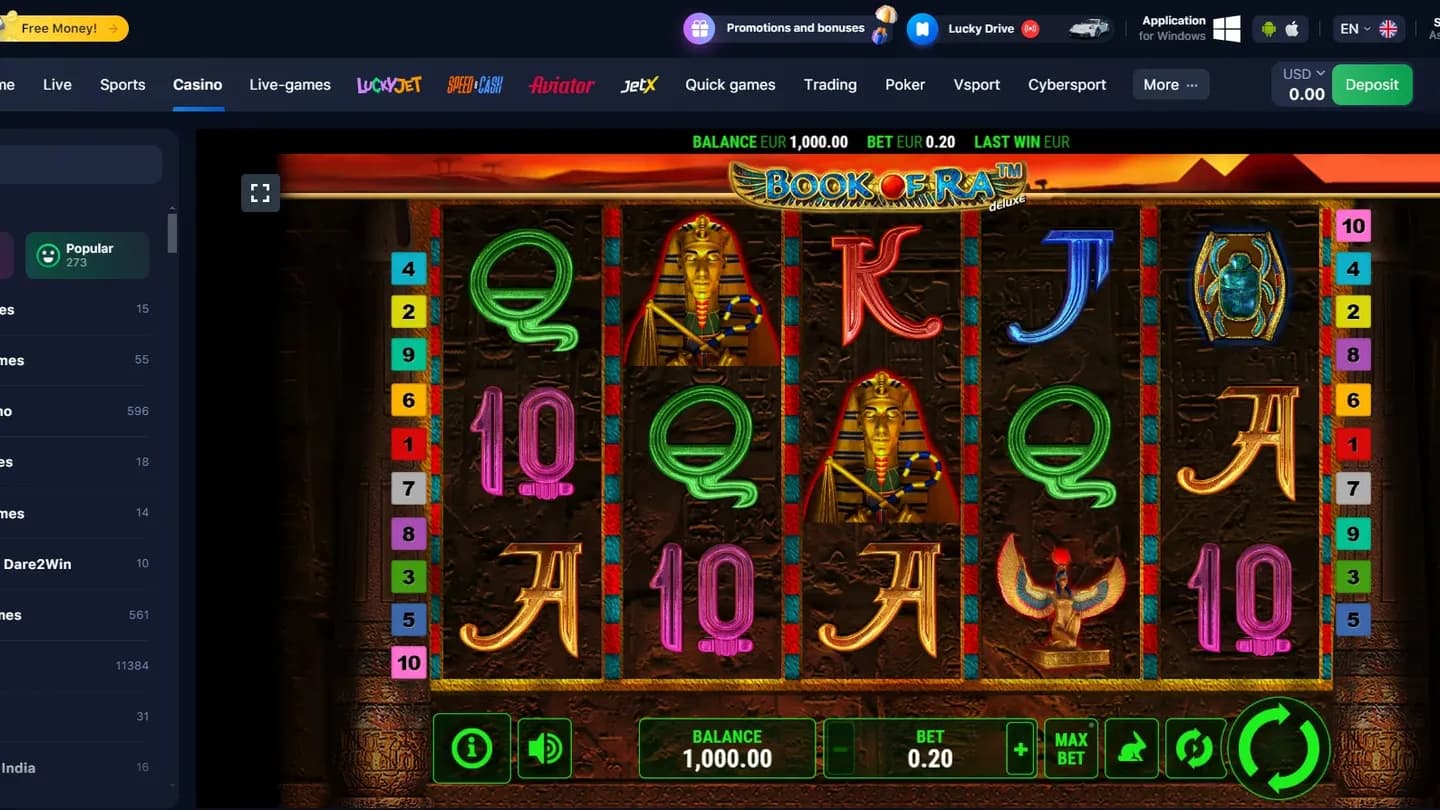Viewport: 1440px width, 810px height.
Task: Activate turbo mode via the rabbit icon
Action: click(1131, 748)
